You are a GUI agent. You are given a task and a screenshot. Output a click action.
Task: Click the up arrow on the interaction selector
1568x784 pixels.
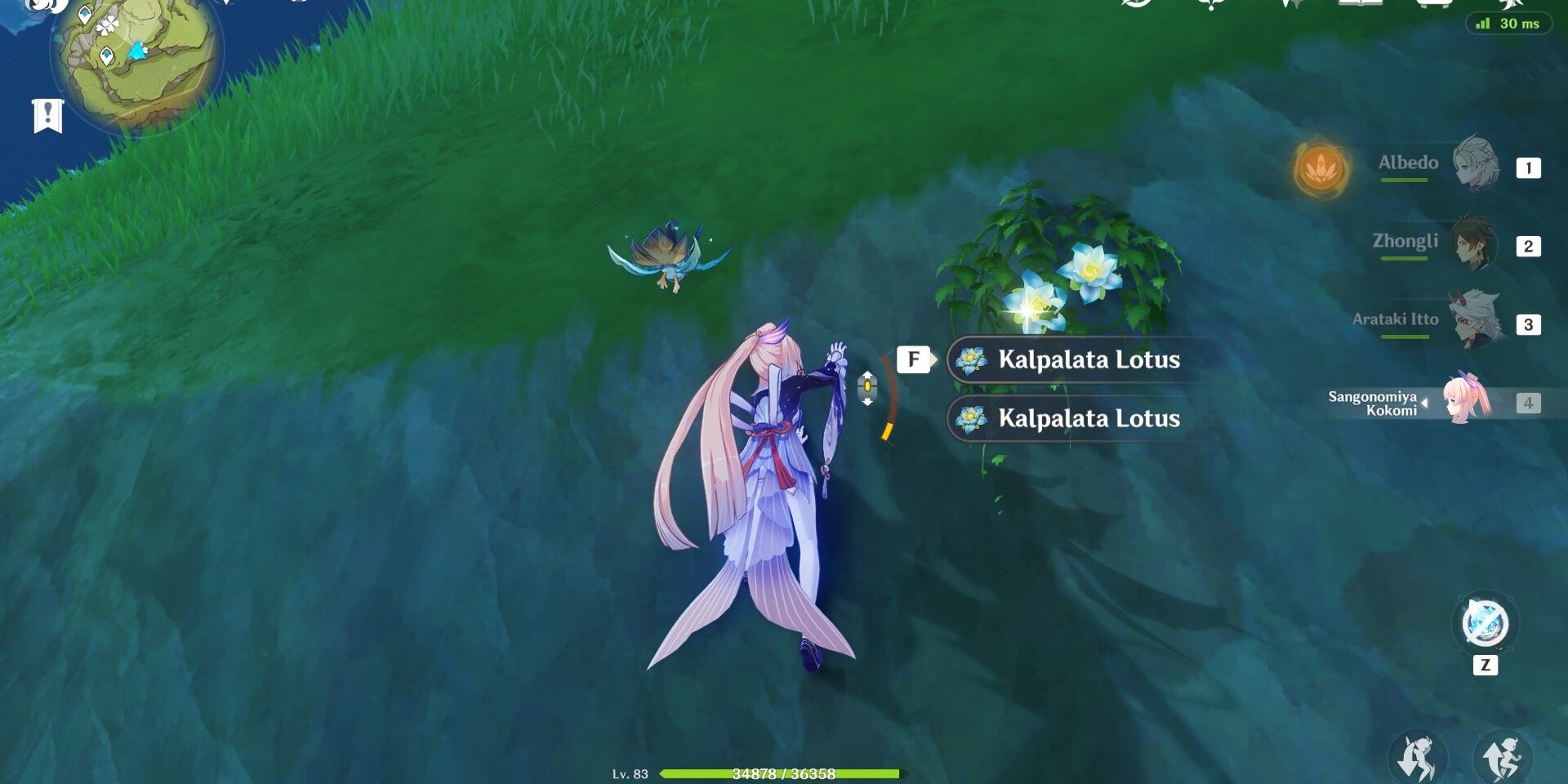867,375
